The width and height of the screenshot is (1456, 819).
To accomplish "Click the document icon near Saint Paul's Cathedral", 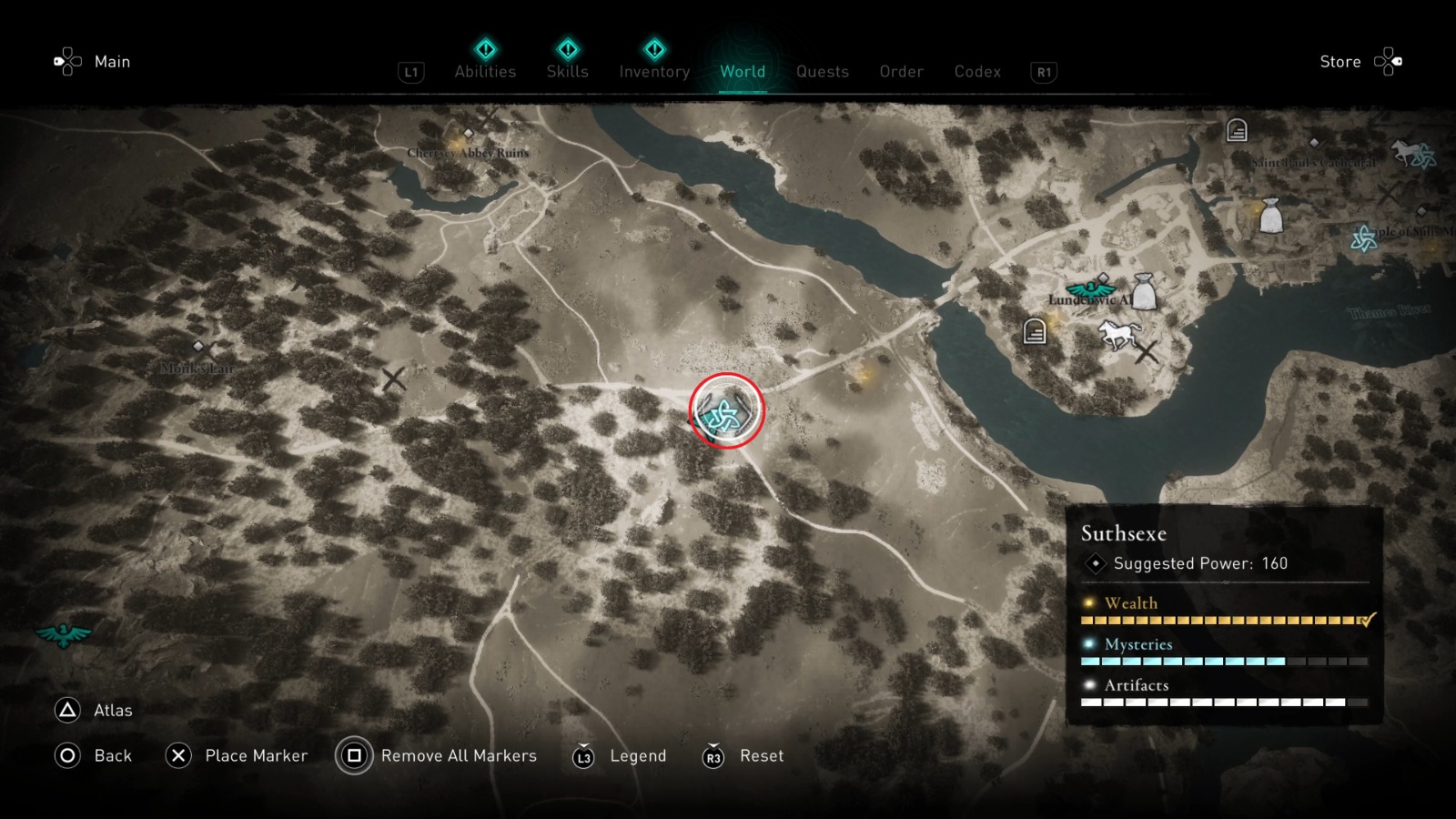I will coord(1236,131).
